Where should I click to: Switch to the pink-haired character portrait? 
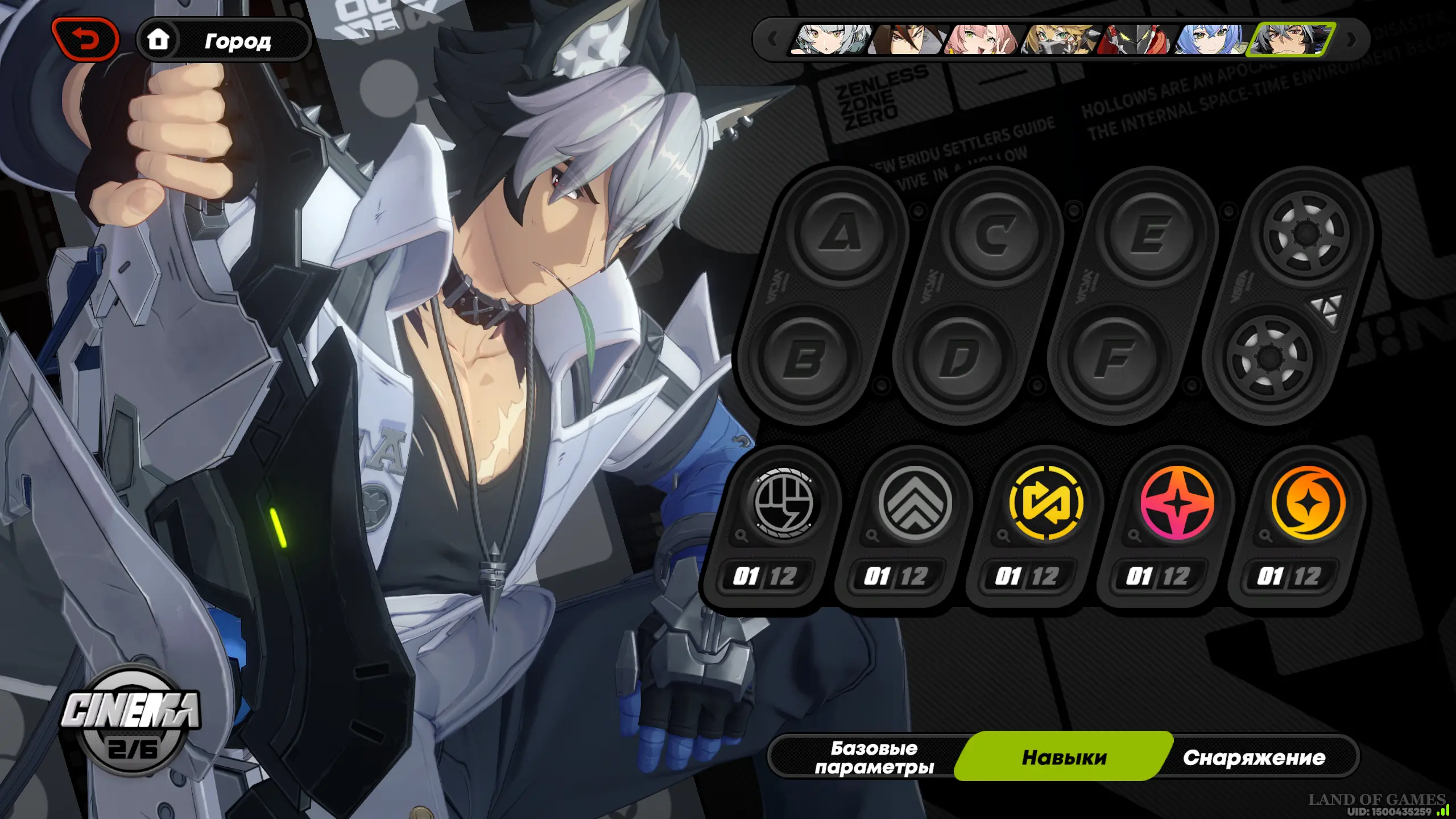(981, 40)
